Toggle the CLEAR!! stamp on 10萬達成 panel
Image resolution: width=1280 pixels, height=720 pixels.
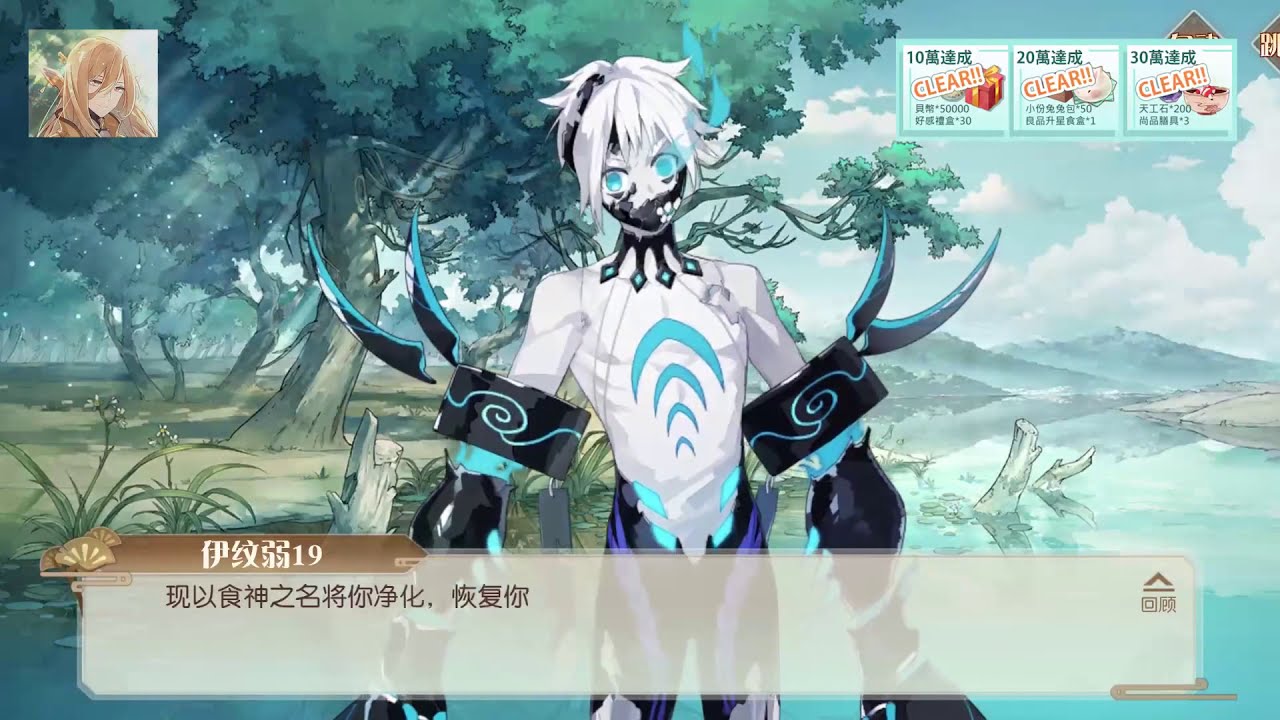coord(947,82)
